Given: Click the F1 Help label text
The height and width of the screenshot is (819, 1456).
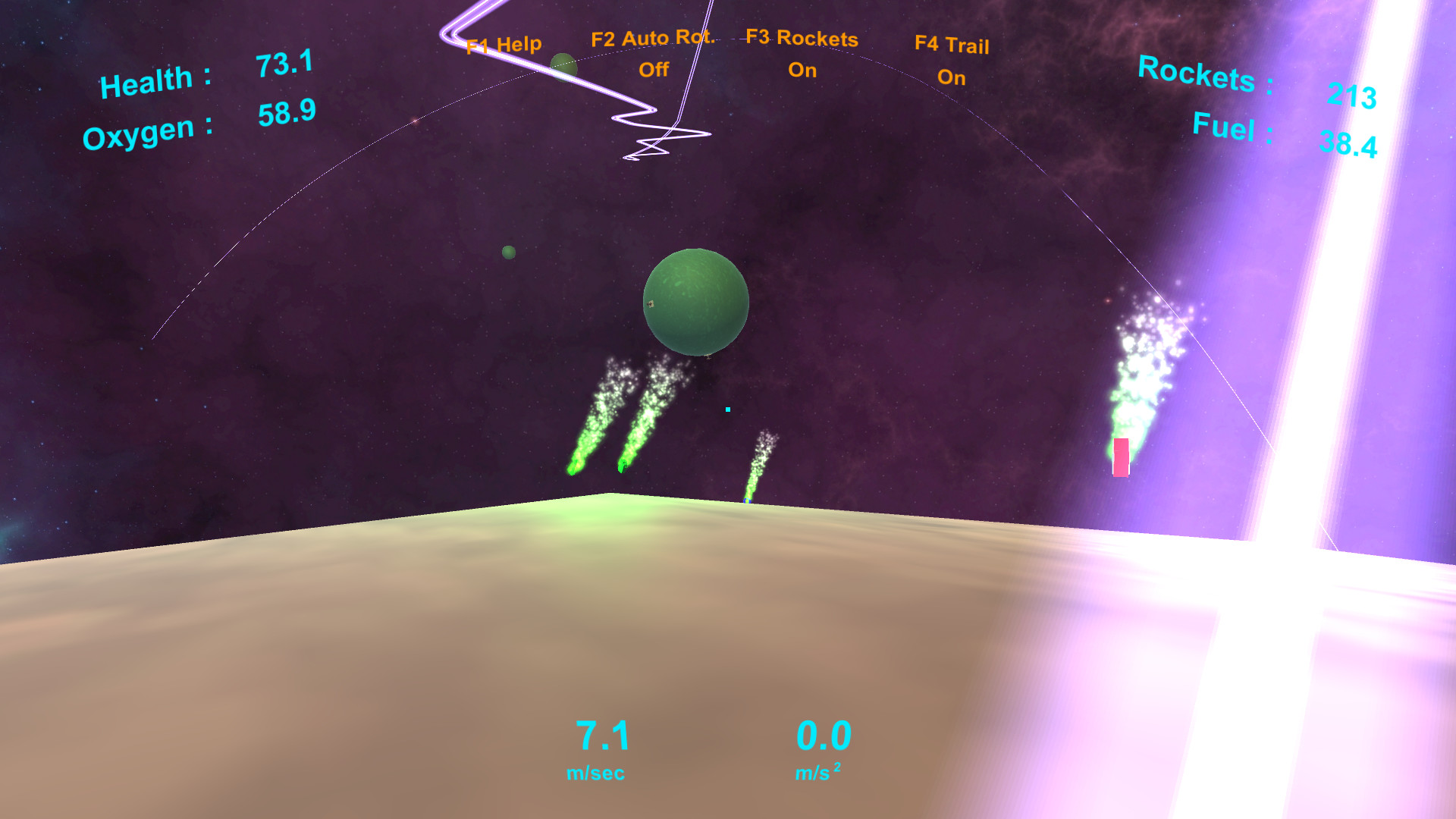Looking at the screenshot, I should (503, 44).
